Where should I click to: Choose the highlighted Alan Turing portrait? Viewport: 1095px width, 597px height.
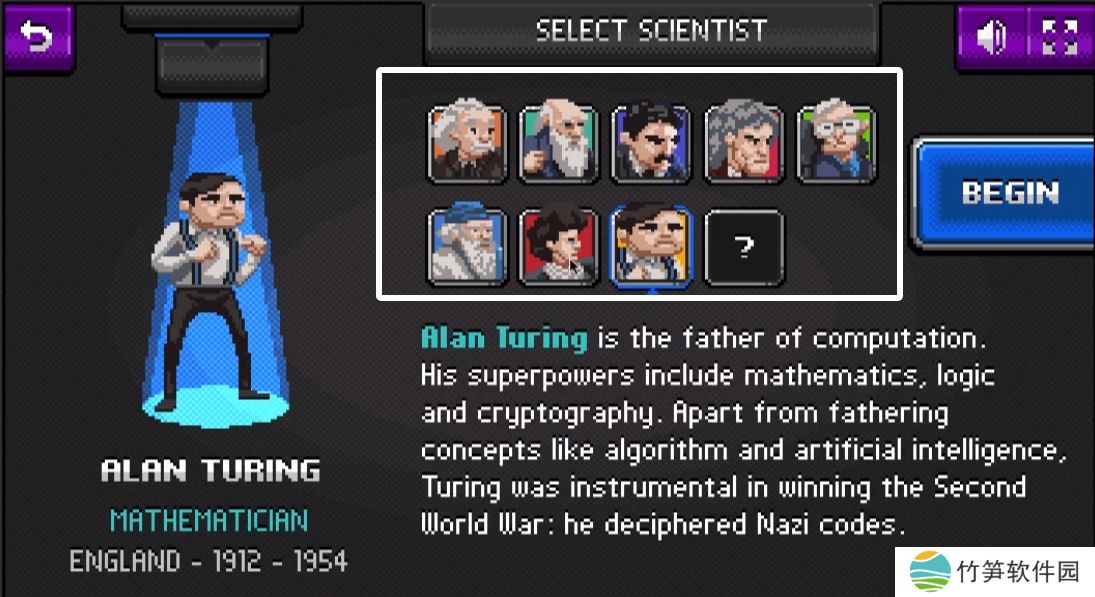tap(651, 247)
